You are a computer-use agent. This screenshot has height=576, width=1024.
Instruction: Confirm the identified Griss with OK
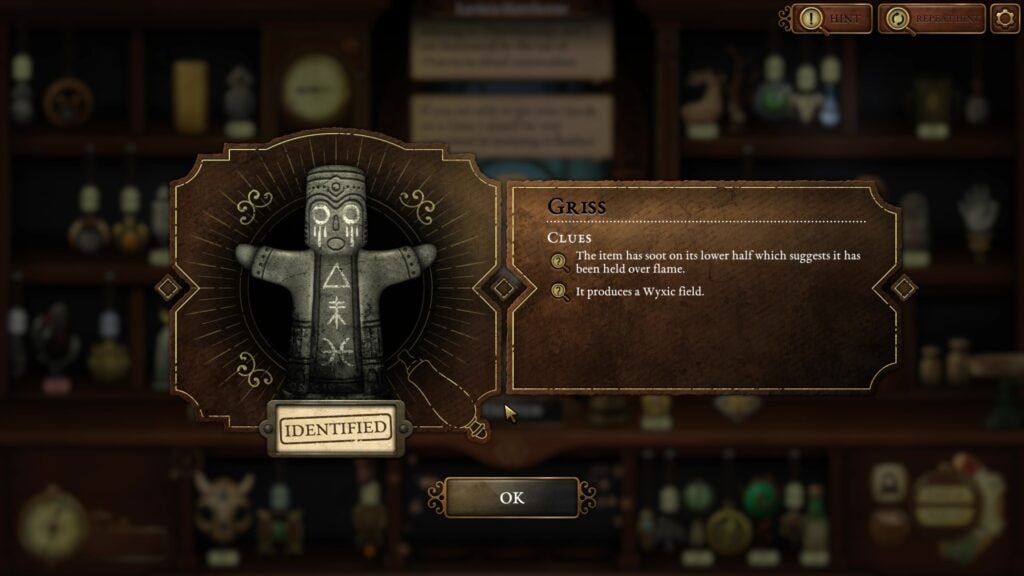point(511,497)
